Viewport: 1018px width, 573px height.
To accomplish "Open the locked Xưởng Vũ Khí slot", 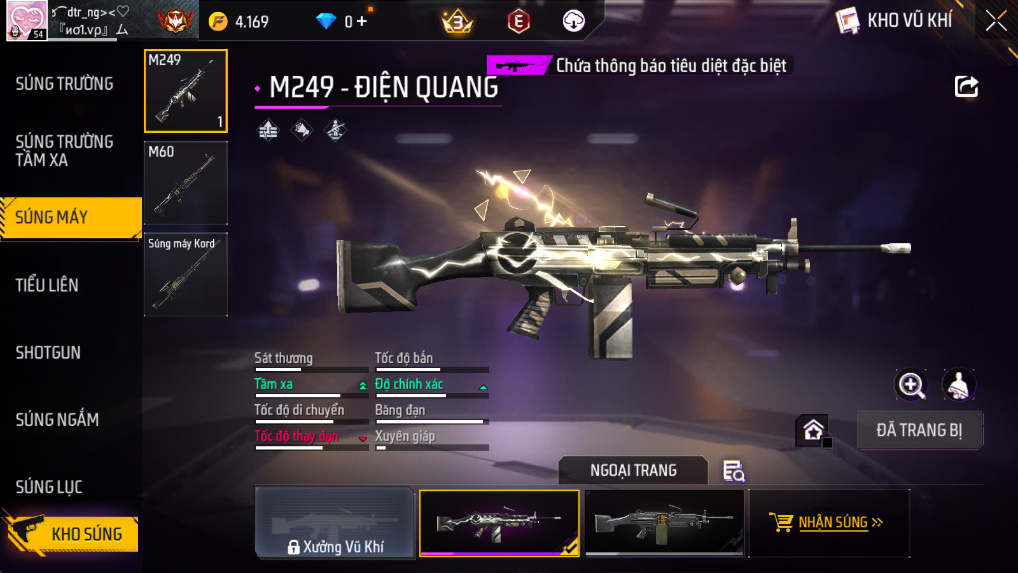I will point(335,523).
